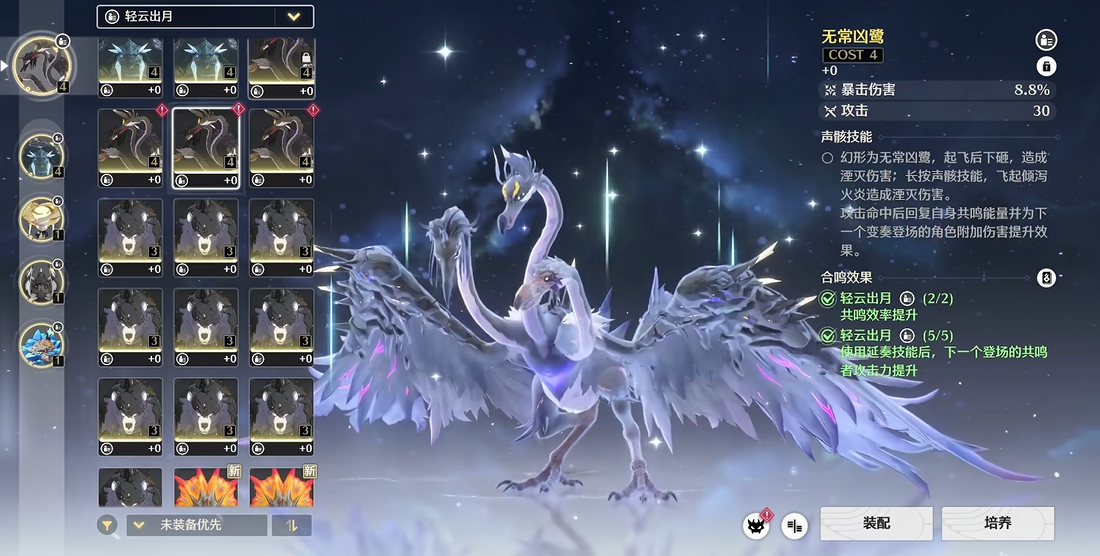This screenshot has height=556, width=1100.
Task: Select the equipped golden hat echo slot
Action: (42, 217)
